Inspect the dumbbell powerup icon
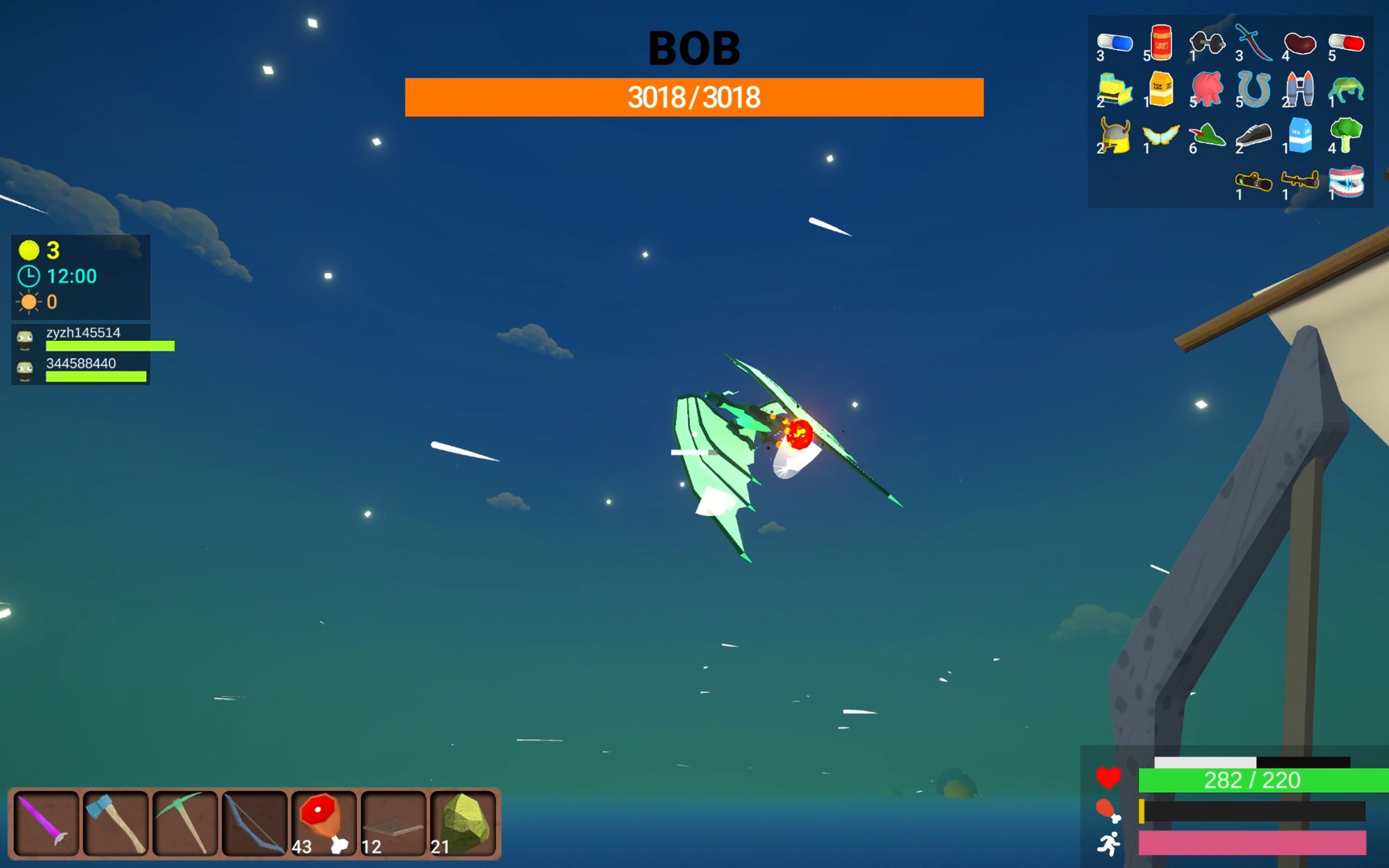 pos(1207,43)
